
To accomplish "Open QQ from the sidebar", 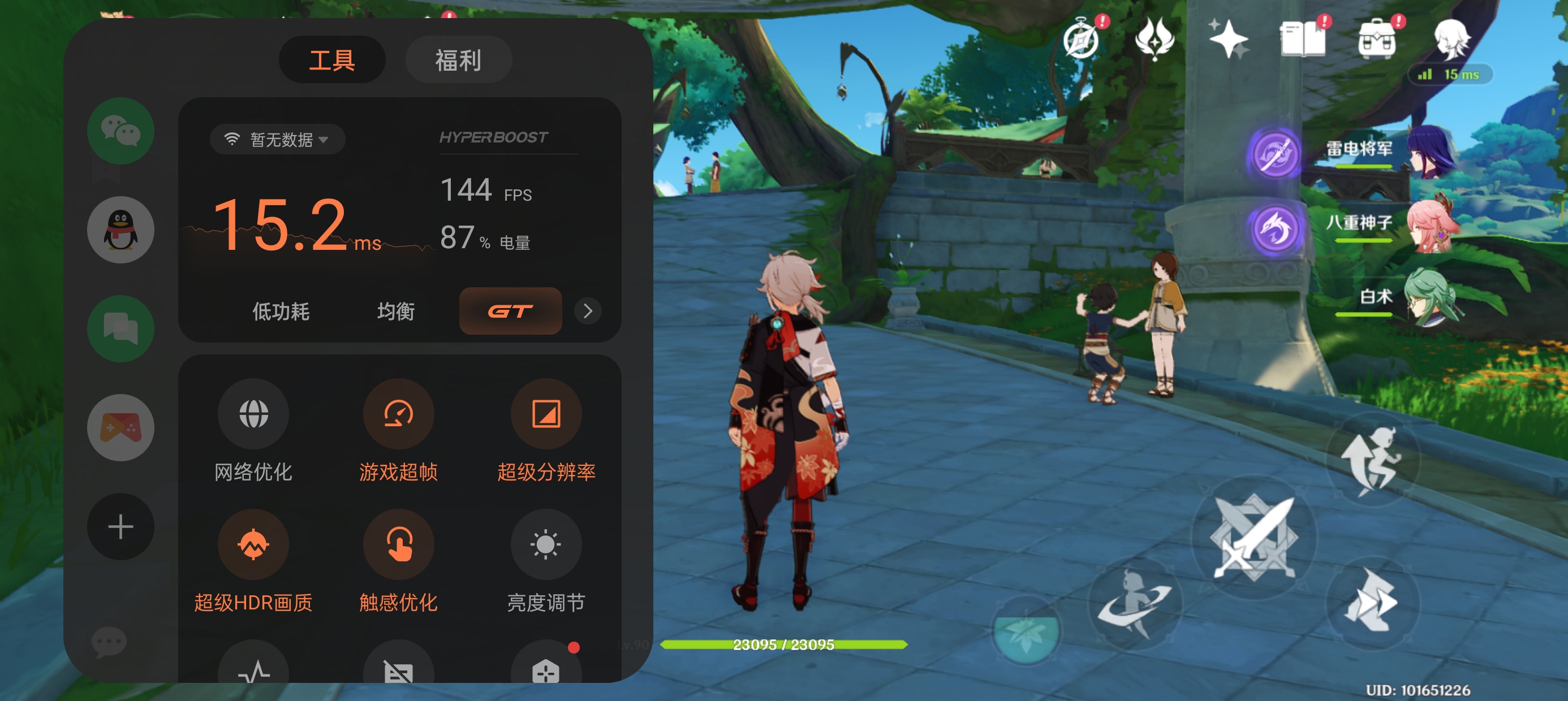I will click(x=120, y=230).
